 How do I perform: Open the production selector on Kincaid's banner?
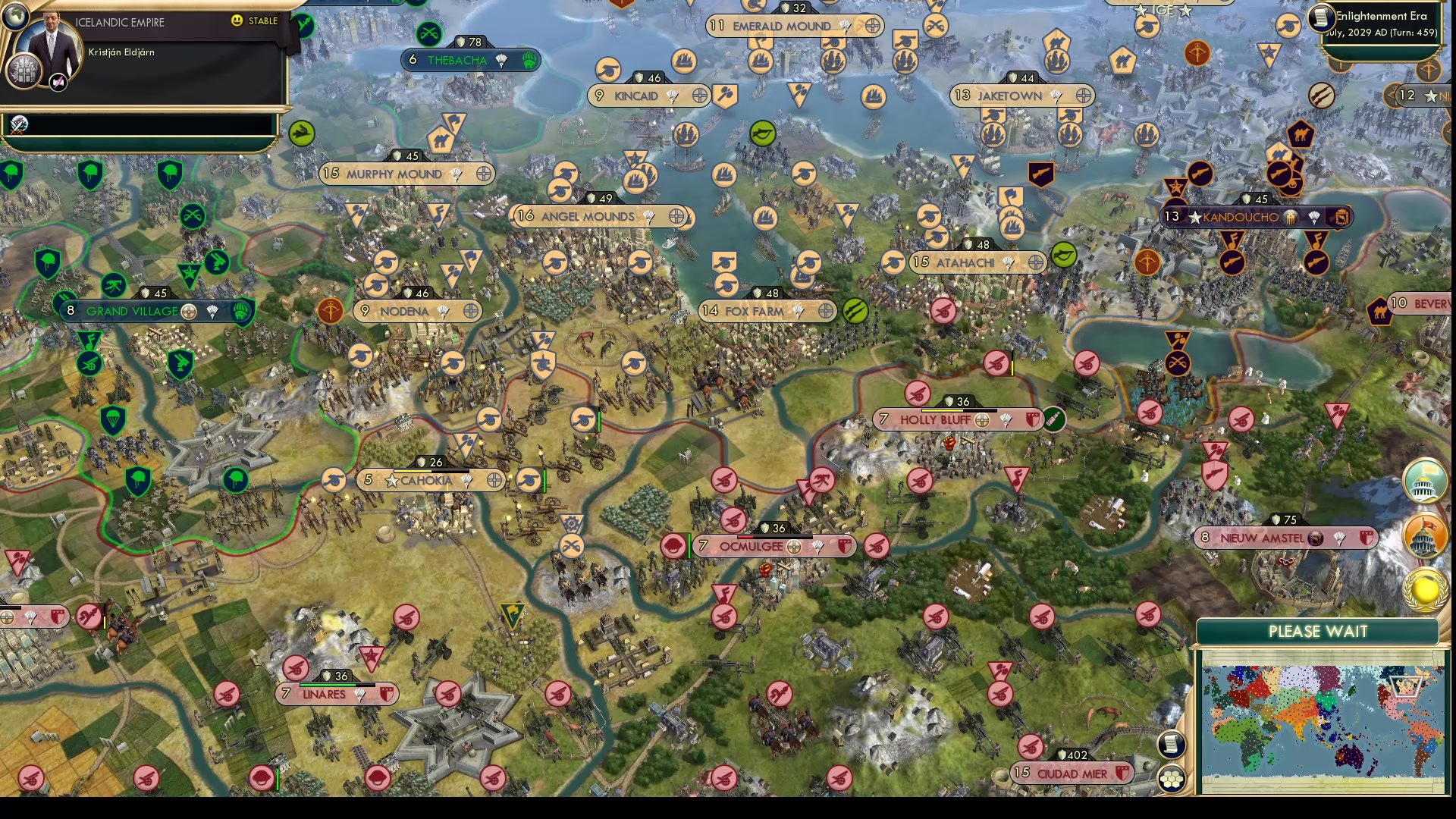tap(700, 96)
